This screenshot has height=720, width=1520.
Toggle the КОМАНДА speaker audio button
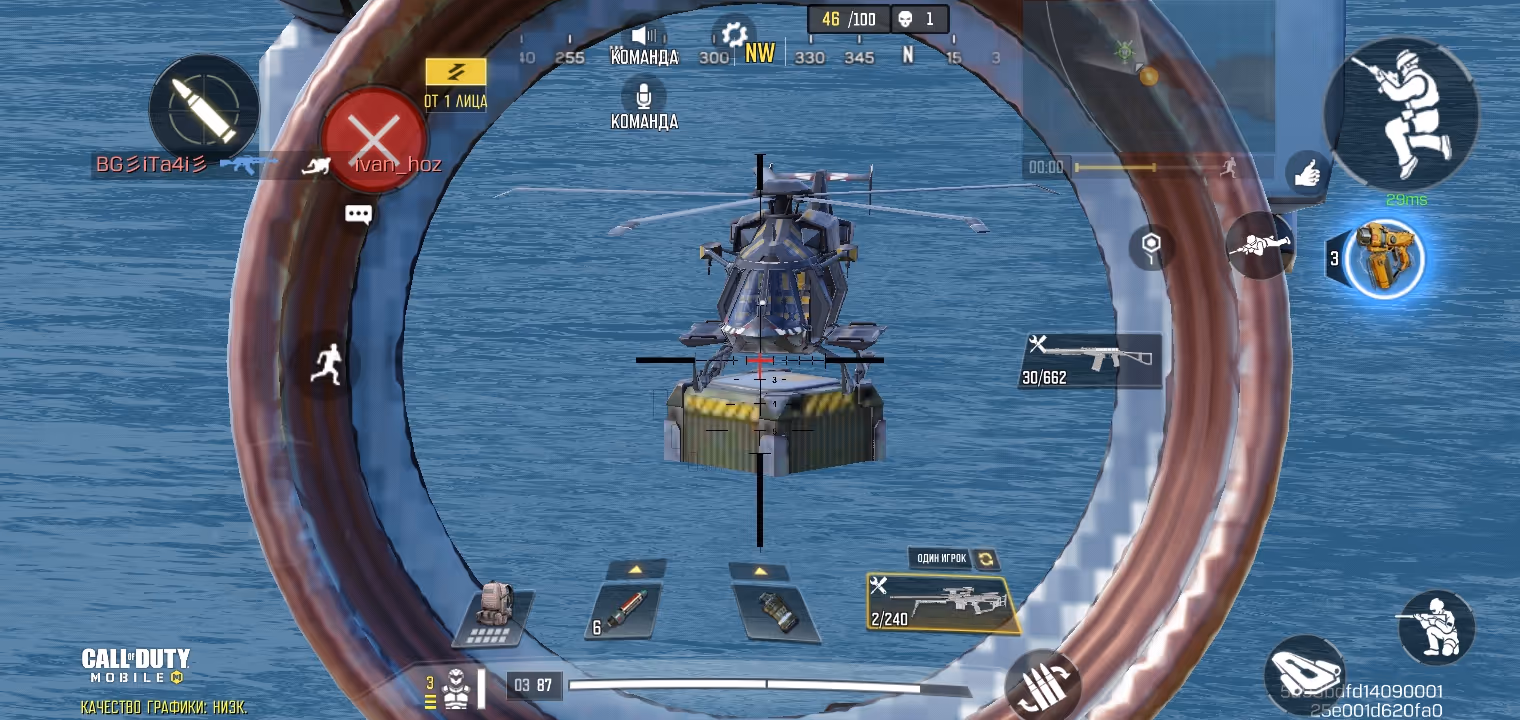pos(644,36)
